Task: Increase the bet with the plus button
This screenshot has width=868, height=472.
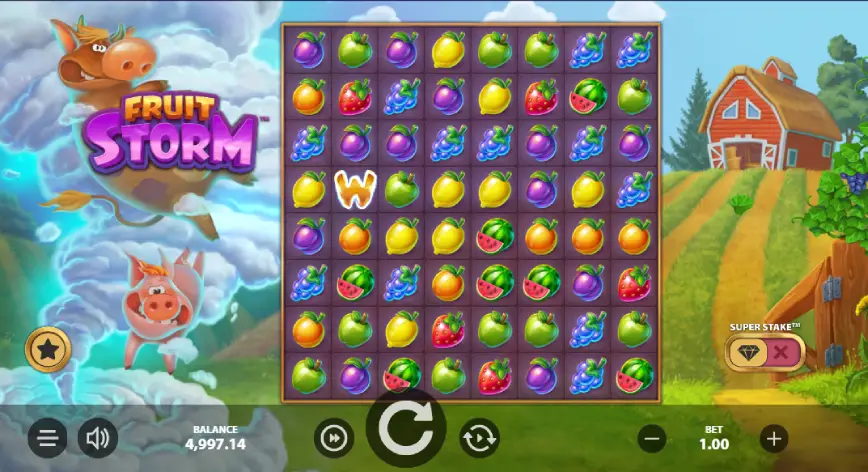Action: (773, 437)
